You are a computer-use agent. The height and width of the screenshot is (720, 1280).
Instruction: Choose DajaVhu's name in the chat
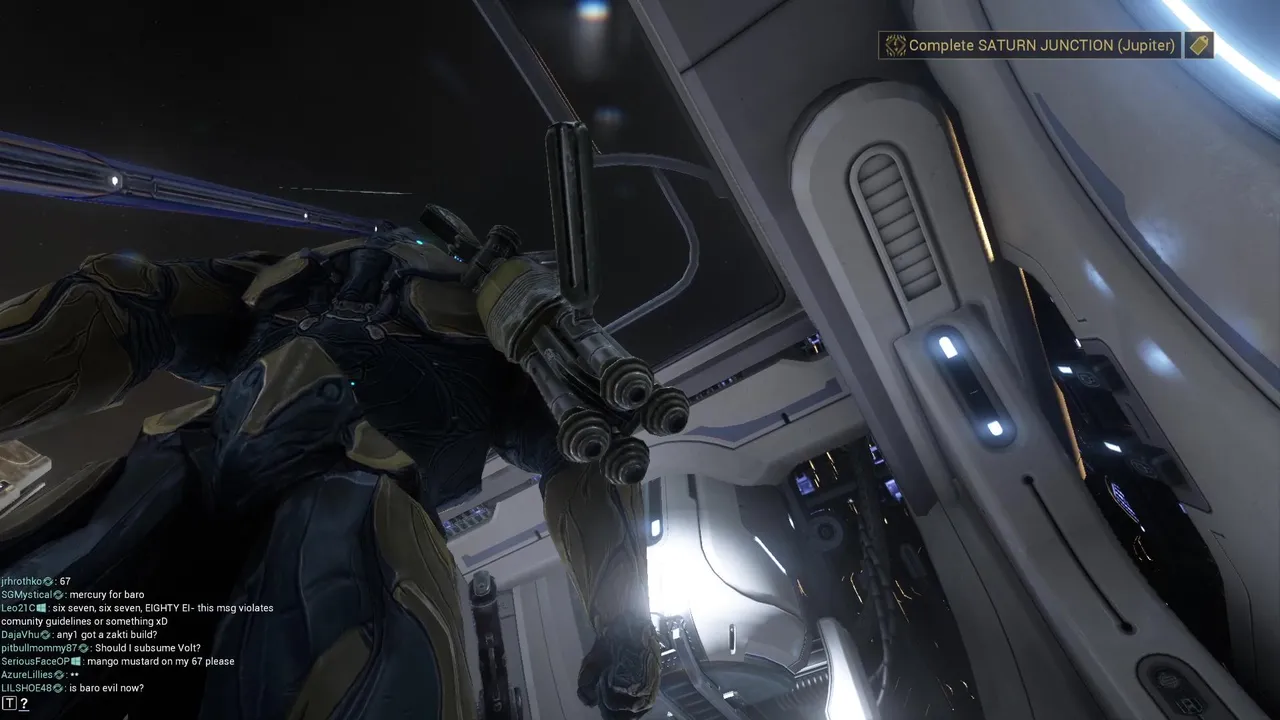click(20, 635)
